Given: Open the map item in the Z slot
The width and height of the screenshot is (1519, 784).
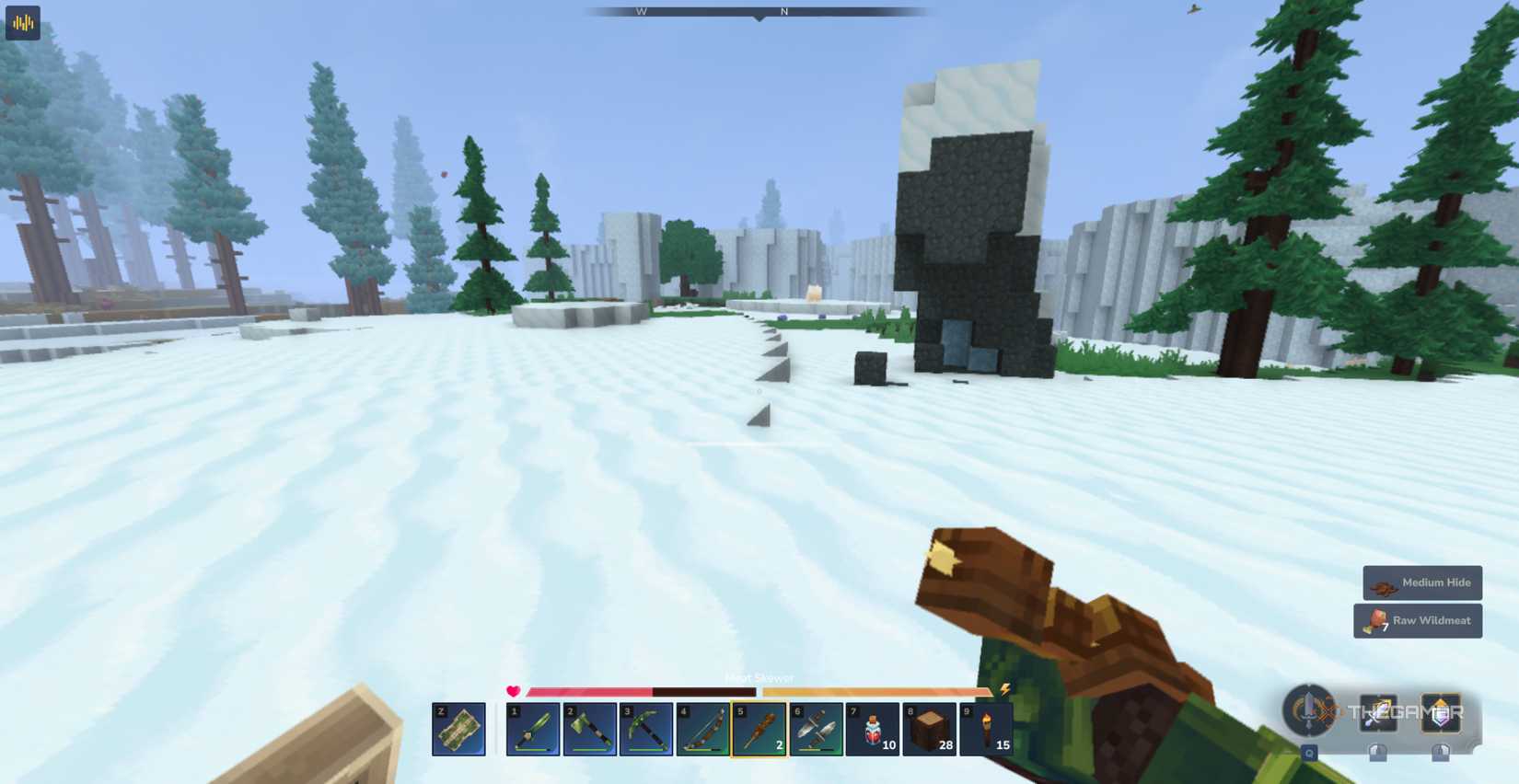Looking at the screenshot, I should click(458, 729).
